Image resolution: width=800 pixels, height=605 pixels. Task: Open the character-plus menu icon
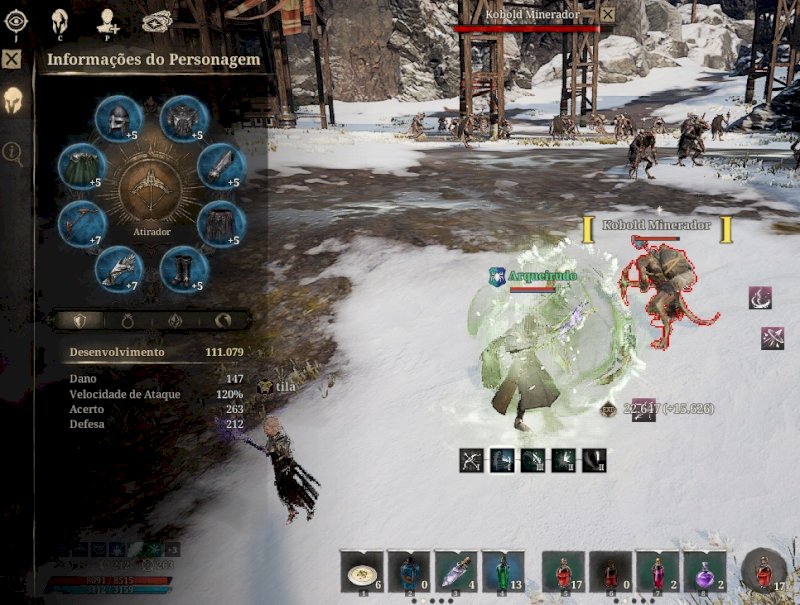pyautogui.click(x=108, y=20)
